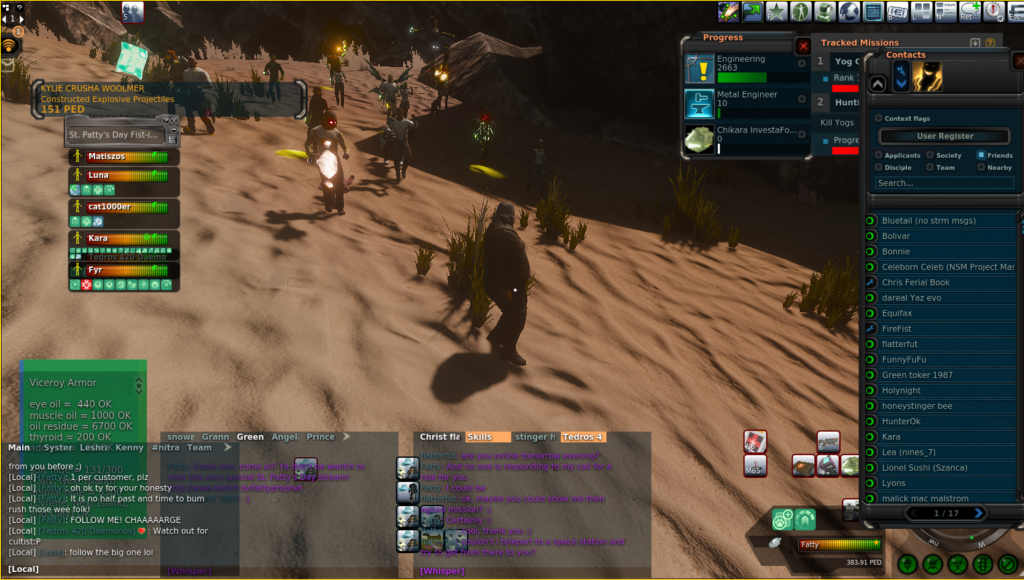Image resolution: width=1024 pixels, height=580 pixels.
Task: Click the contacts Search field
Action: click(944, 183)
